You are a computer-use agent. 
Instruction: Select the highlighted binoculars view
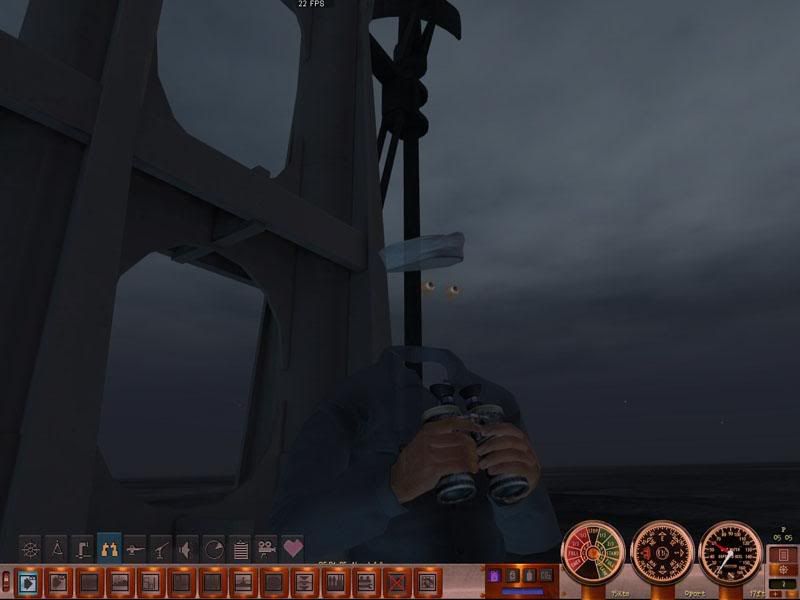(109, 549)
